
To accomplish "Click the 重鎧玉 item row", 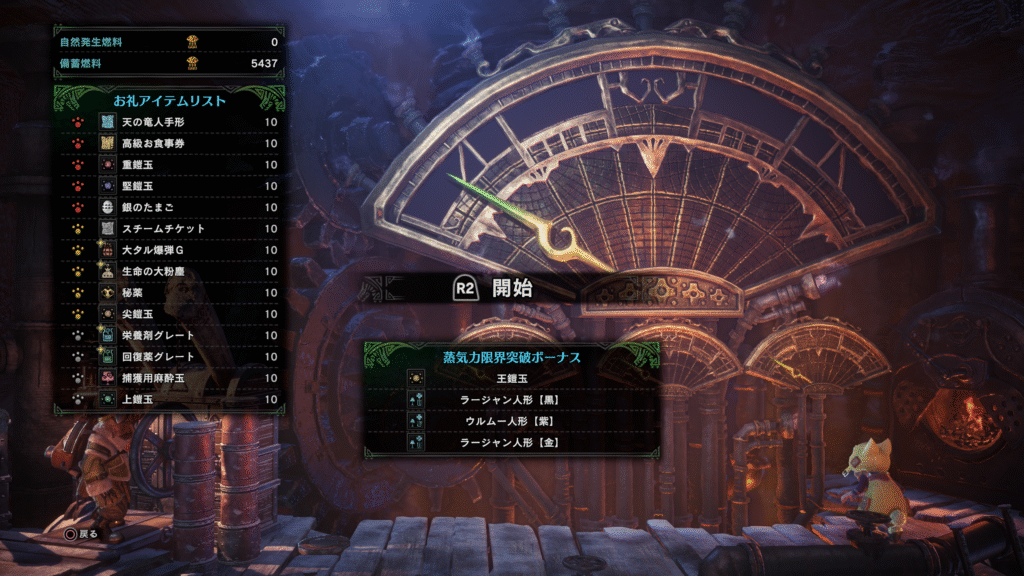I will tap(168, 165).
